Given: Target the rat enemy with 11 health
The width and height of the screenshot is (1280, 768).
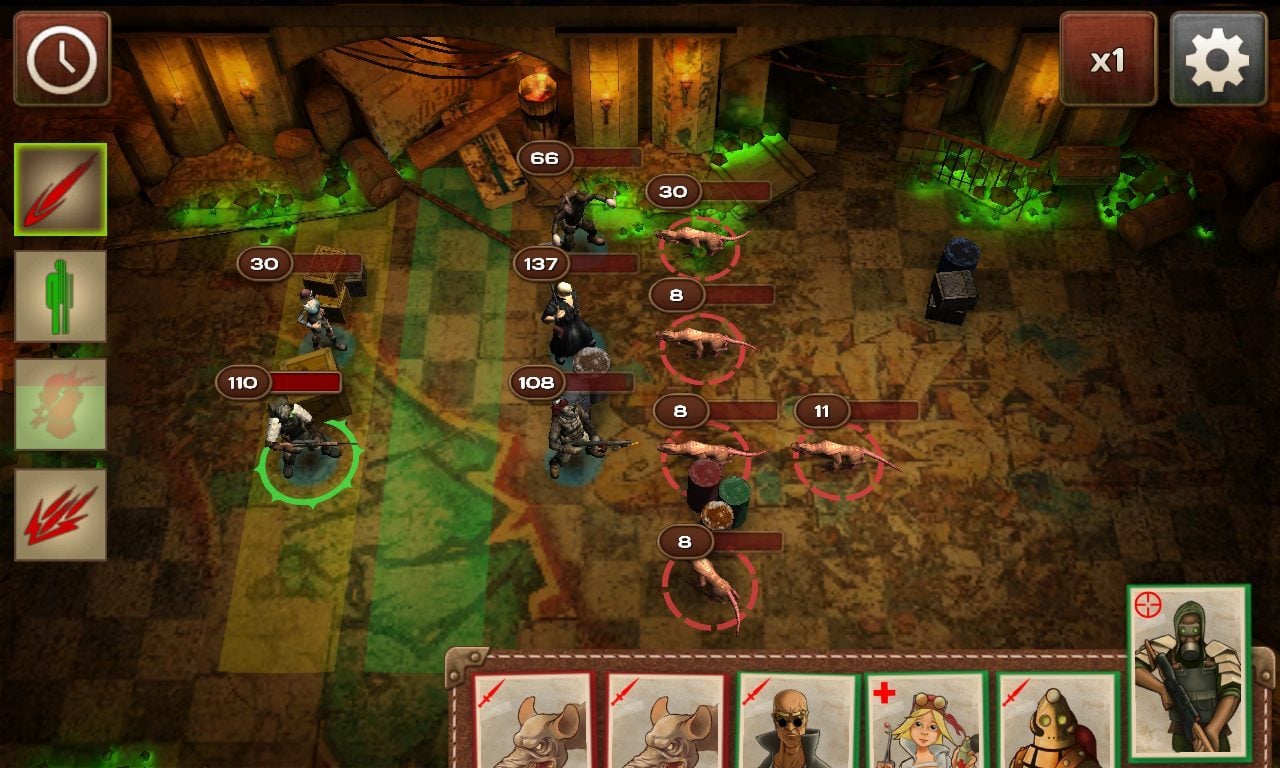Looking at the screenshot, I should pos(838,456).
